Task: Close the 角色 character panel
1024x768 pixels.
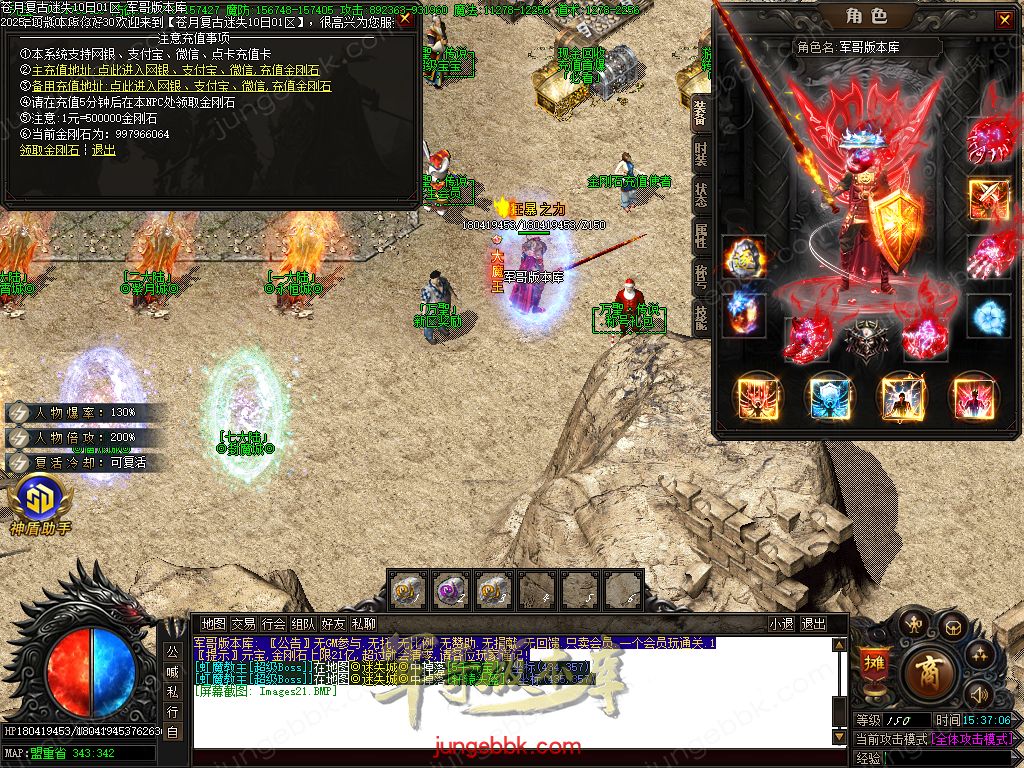Action: 1003,19
